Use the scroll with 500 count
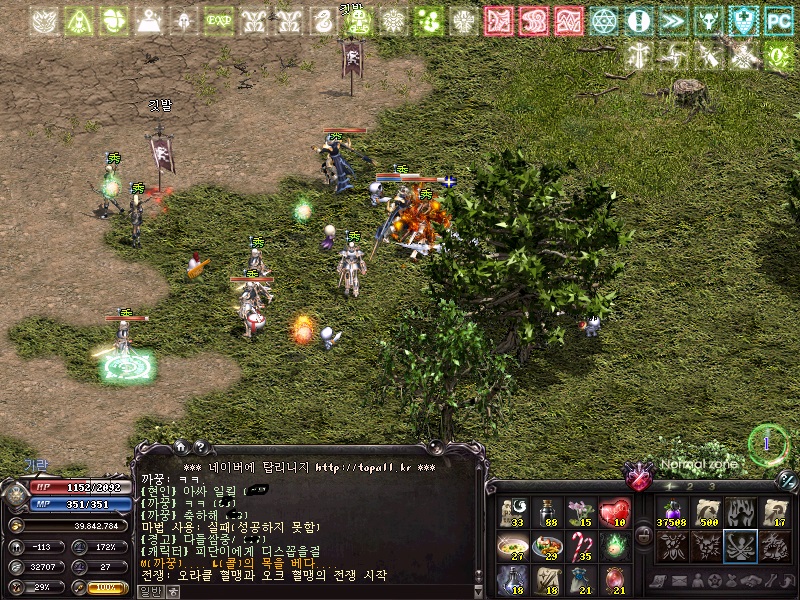This screenshot has width=800, height=600. pos(707,513)
